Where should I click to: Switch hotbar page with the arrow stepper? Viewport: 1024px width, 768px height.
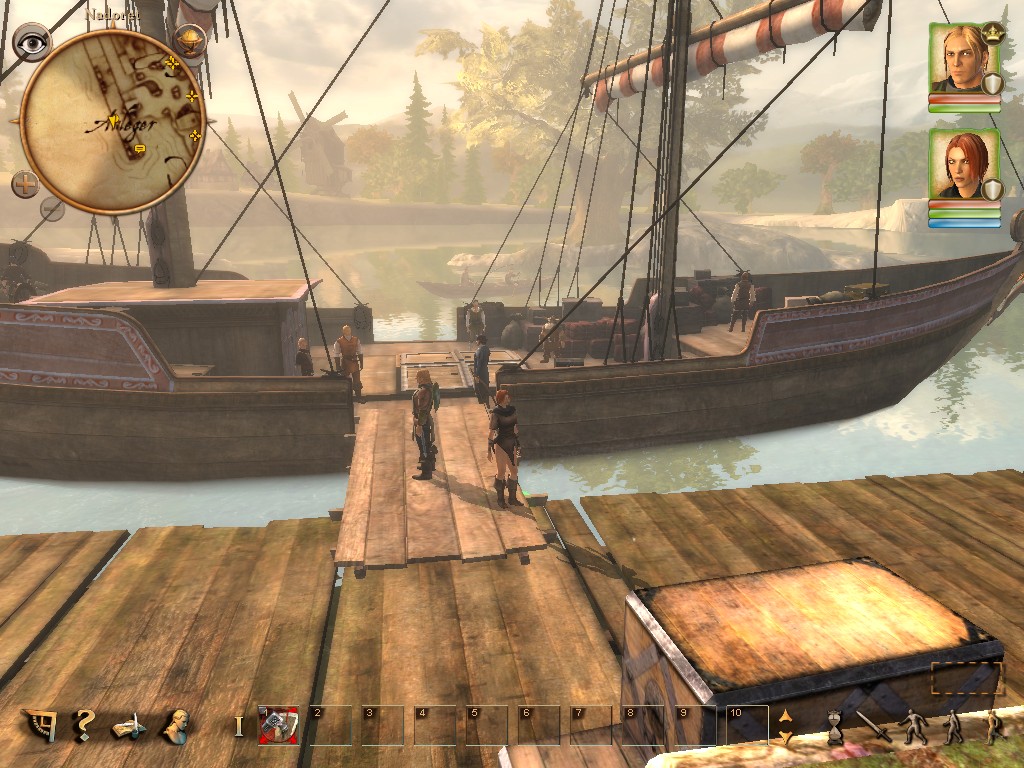[785, 726]
